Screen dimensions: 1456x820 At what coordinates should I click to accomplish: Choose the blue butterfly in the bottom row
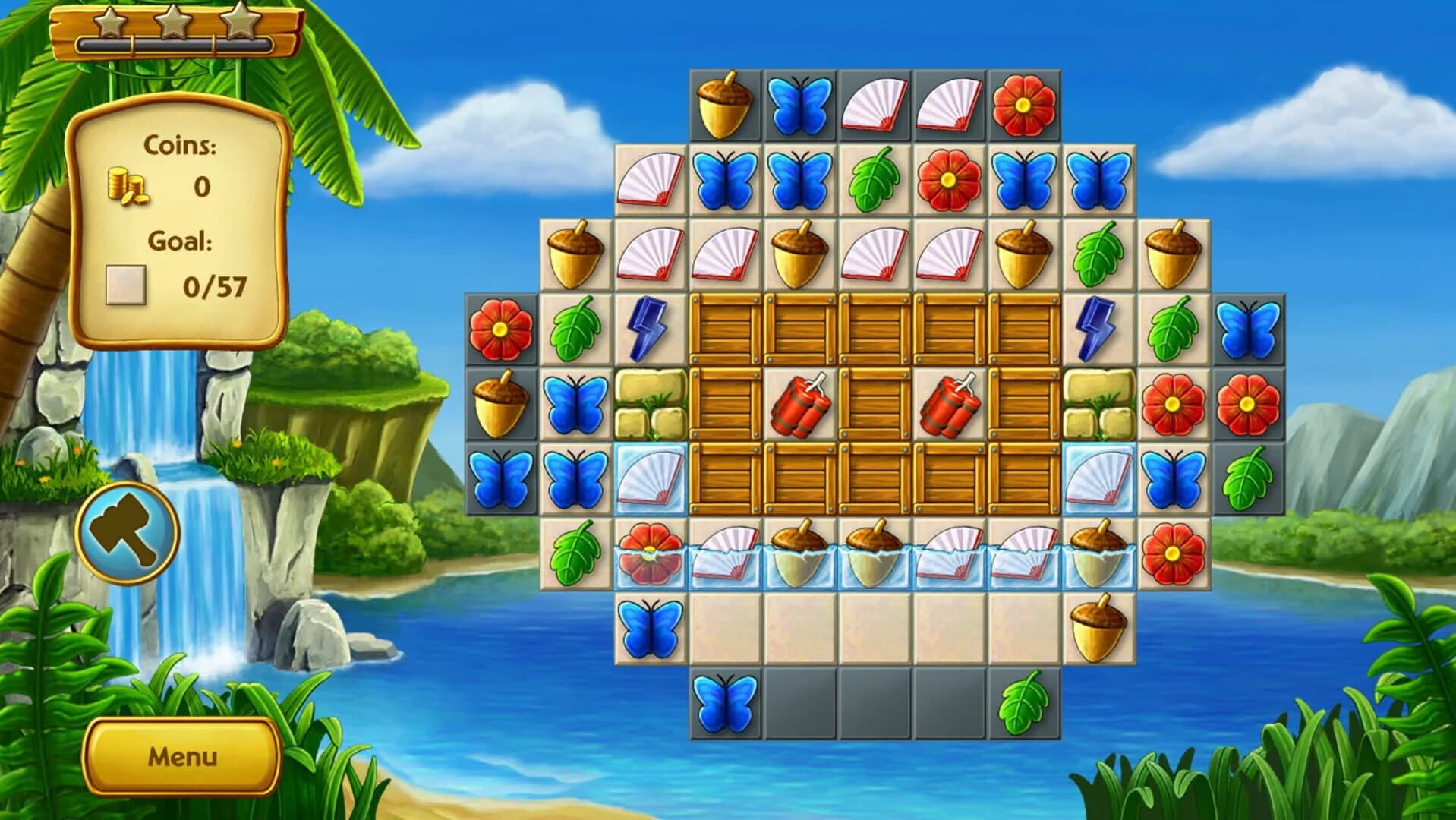tap(726, 703)
